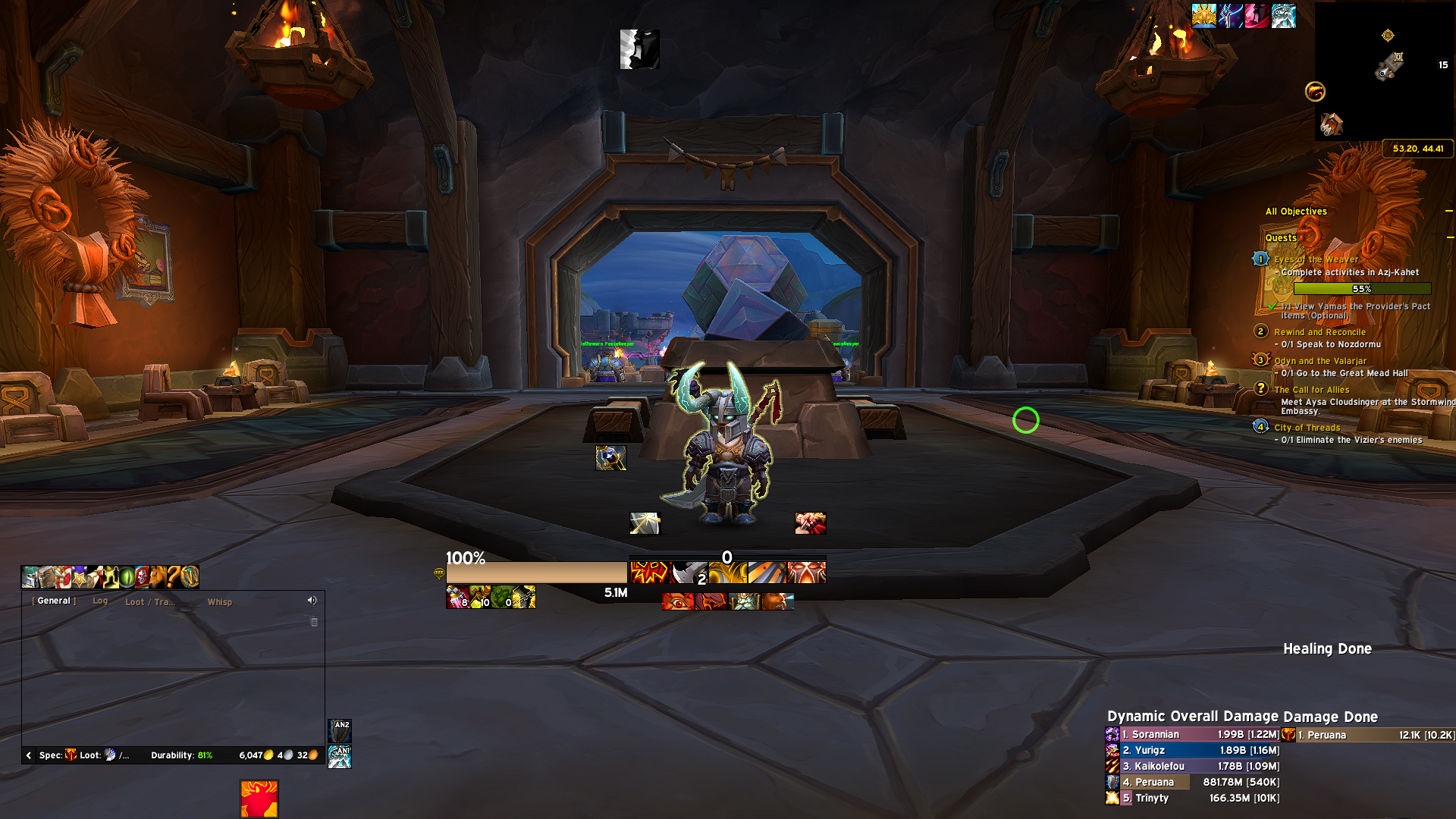
Task: Select the Eyes of the Weaver quest
Action: [x=1316, y=259]
